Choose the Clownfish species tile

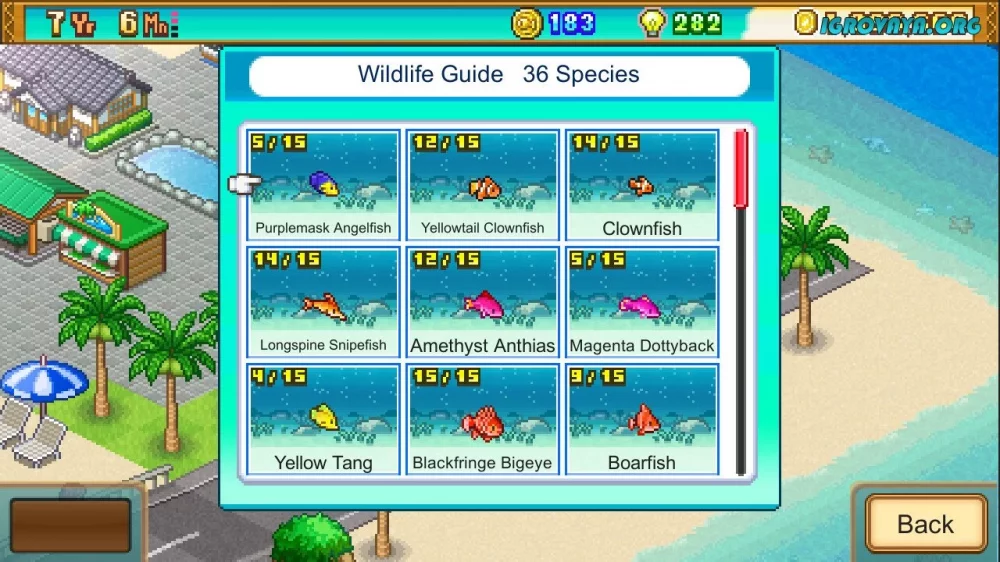[x=642, y=185]
